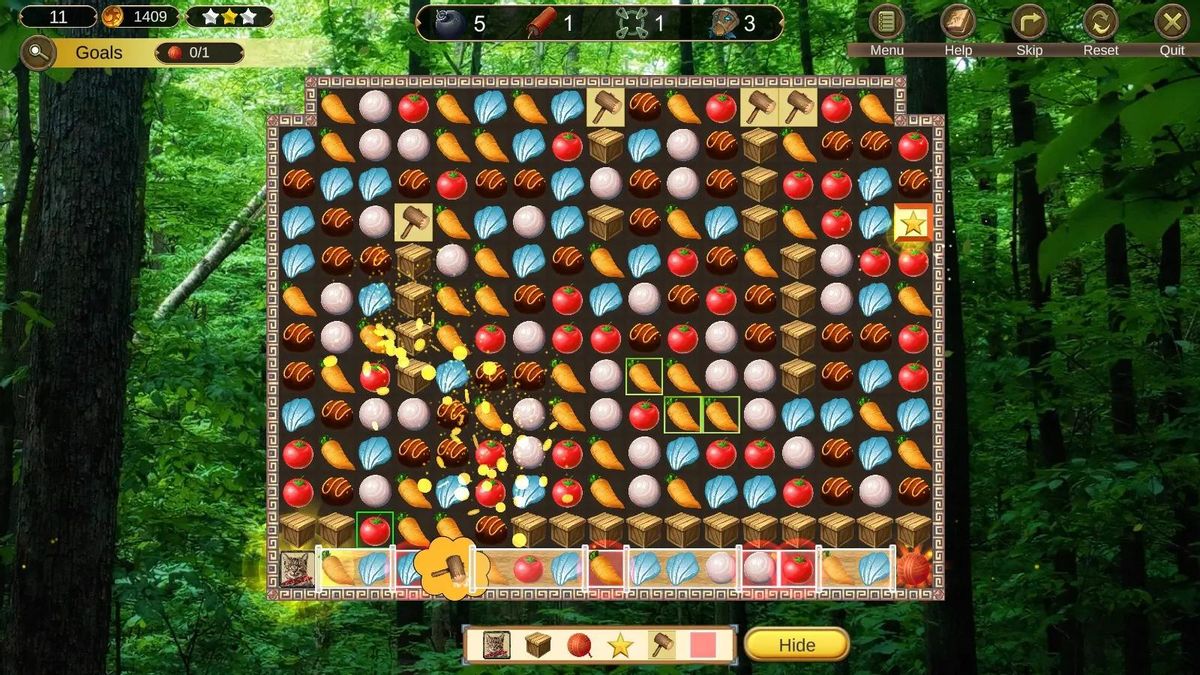The height and width of the screenshot is (675, 1200).
Task: Select the yarn ball tile on the board
Action: click(913, 568)
